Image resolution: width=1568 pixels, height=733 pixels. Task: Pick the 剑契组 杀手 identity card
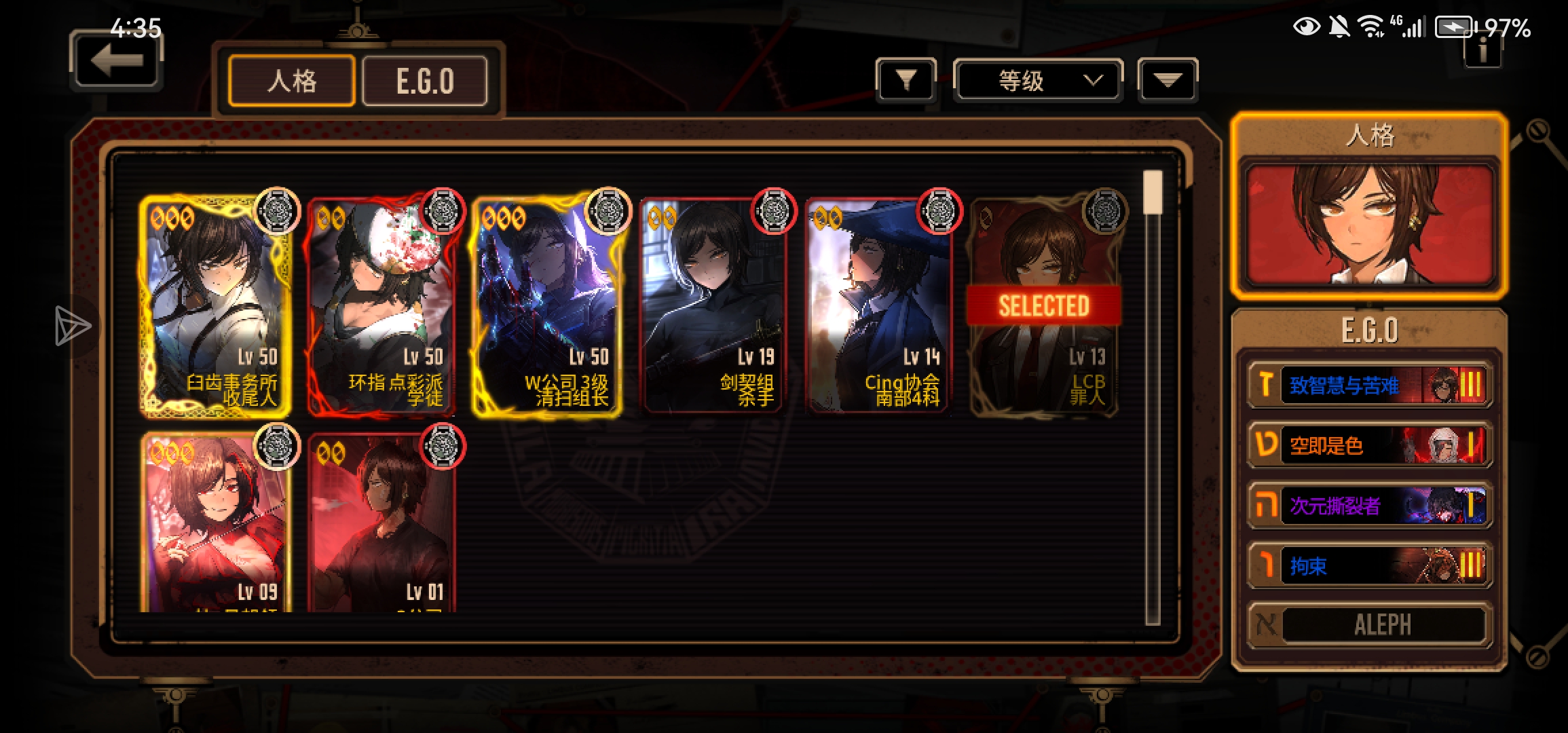click(x=713, y=305)
